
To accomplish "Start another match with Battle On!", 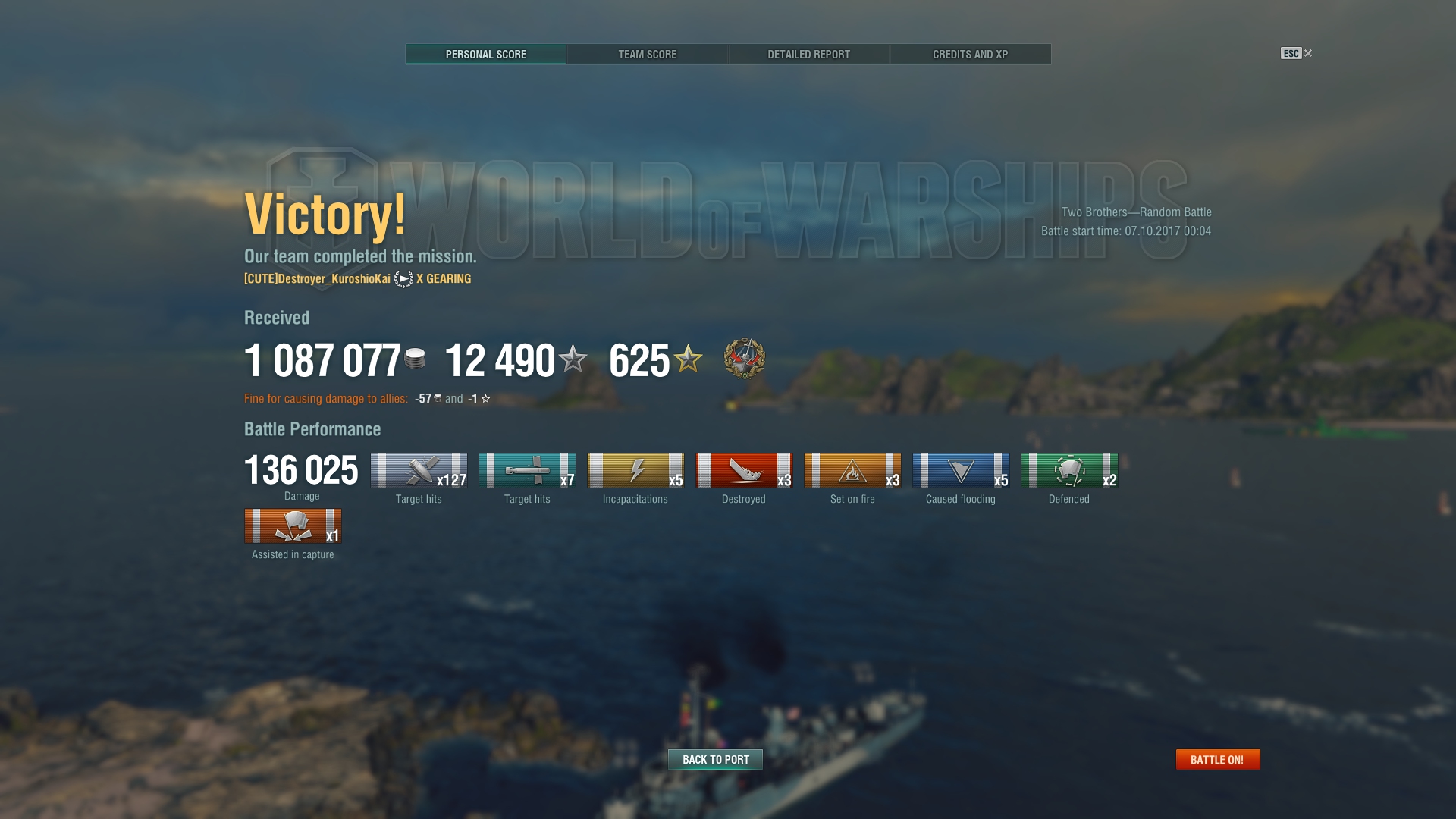I will [1217, 759].
